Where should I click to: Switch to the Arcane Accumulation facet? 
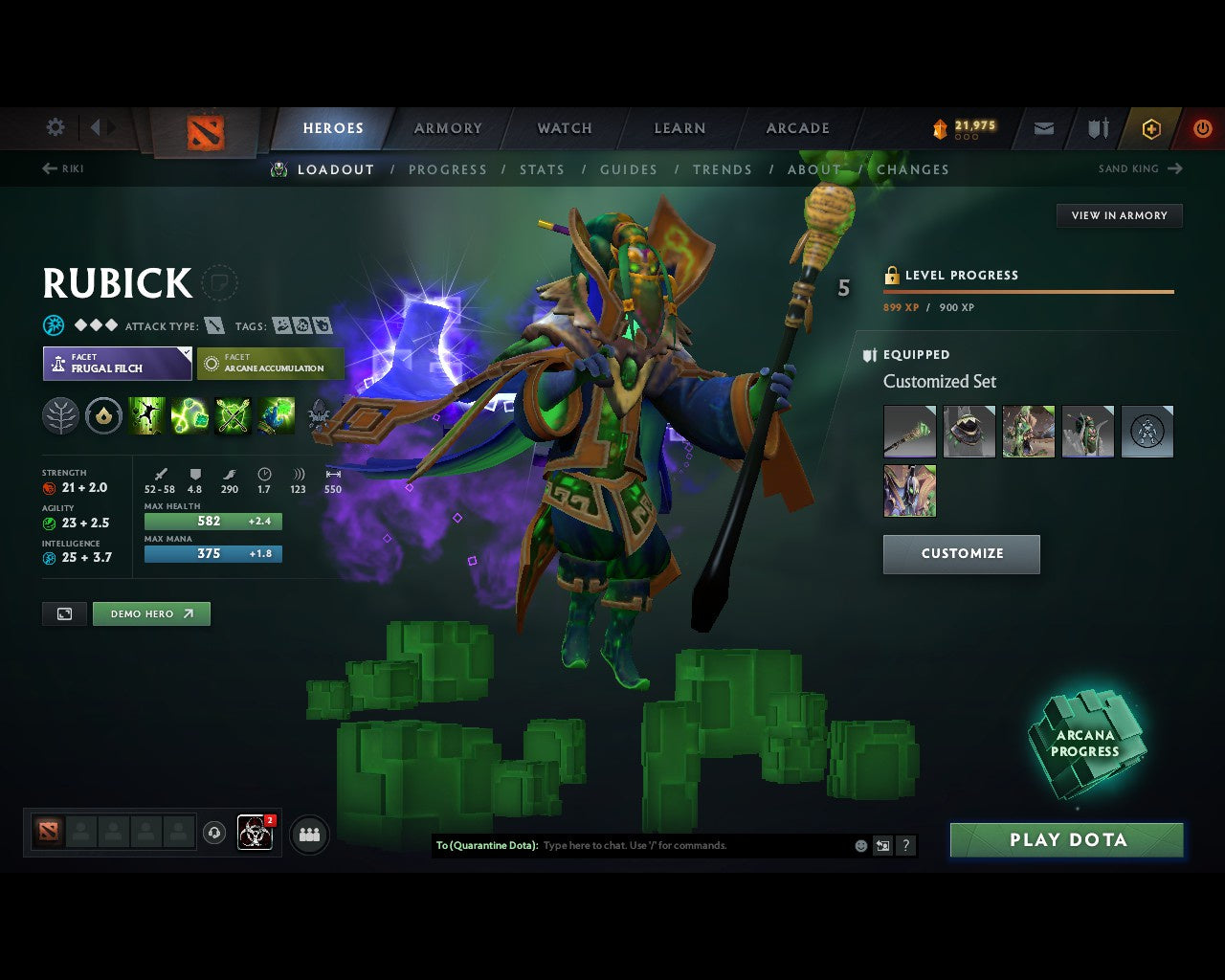coord(271,364)
